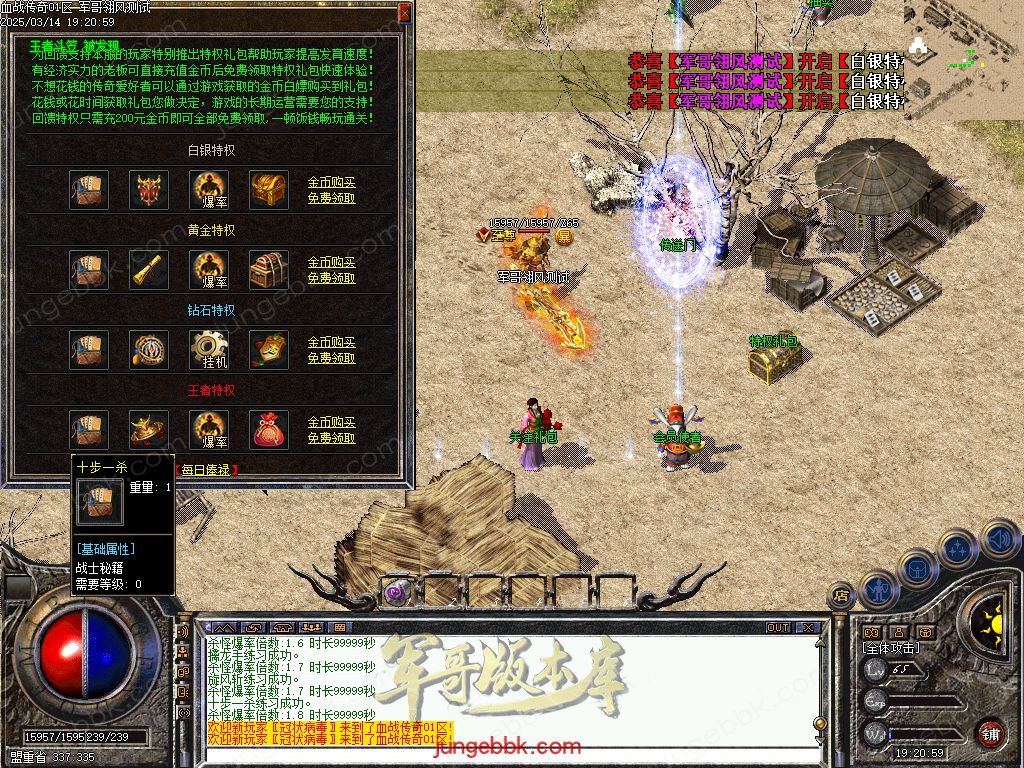Select the golden scroll reward icon
Viewport: 1024px width, 768px height.
pyautogui.click(x=149, y=270)
